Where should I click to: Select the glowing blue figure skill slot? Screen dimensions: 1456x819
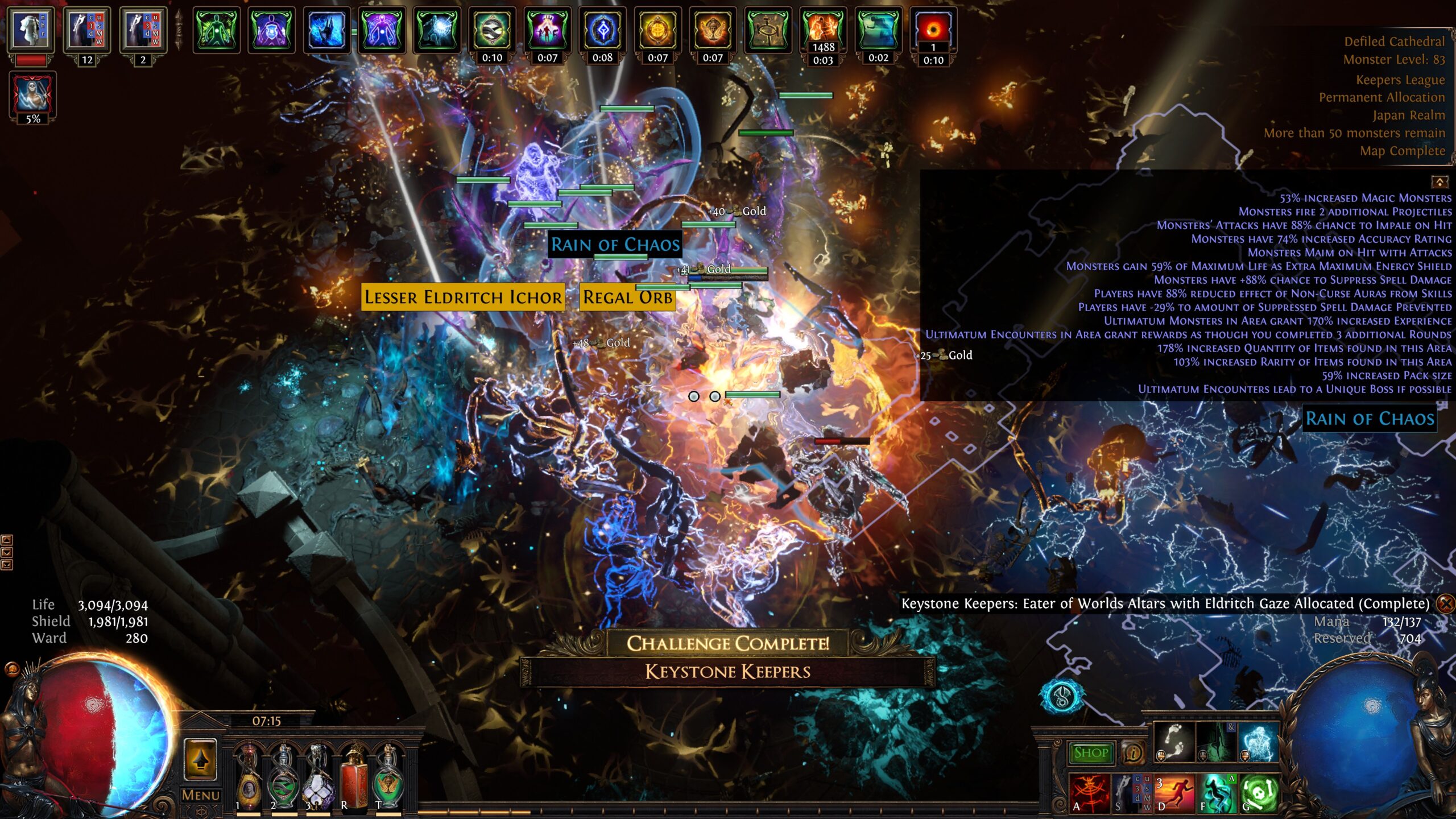pos(1259,742)
